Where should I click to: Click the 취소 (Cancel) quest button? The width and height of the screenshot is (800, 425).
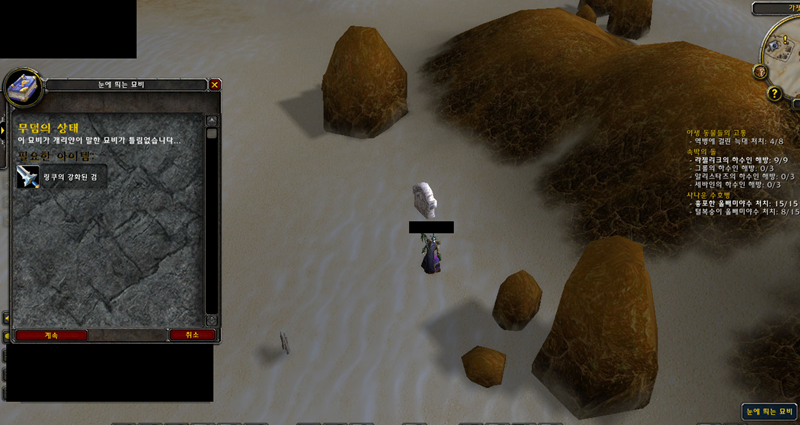(x=191, y=335)
